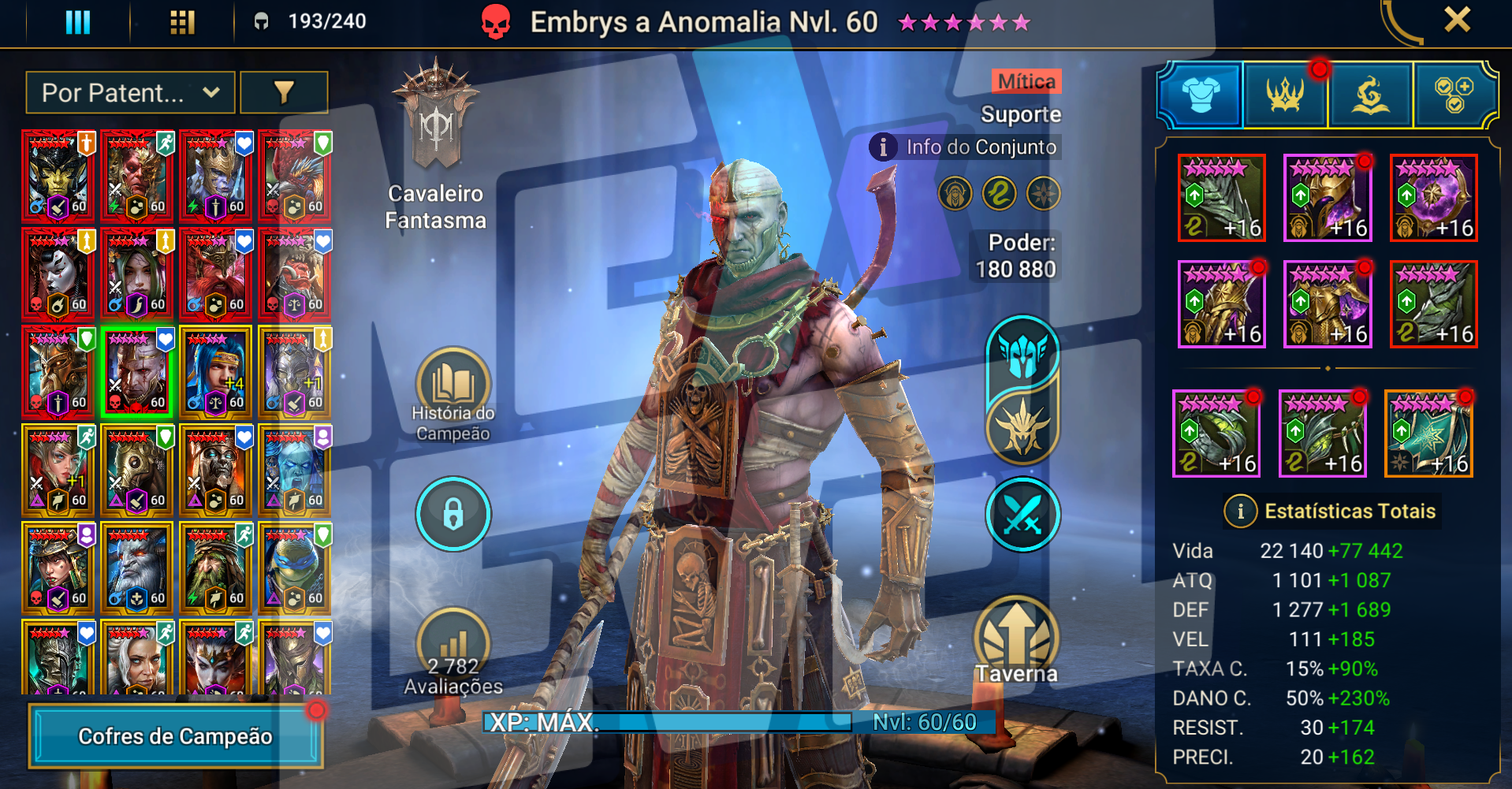Open the champion filter funnel button
This screenshot has height=789, width=1512.
tap(284, 93)
